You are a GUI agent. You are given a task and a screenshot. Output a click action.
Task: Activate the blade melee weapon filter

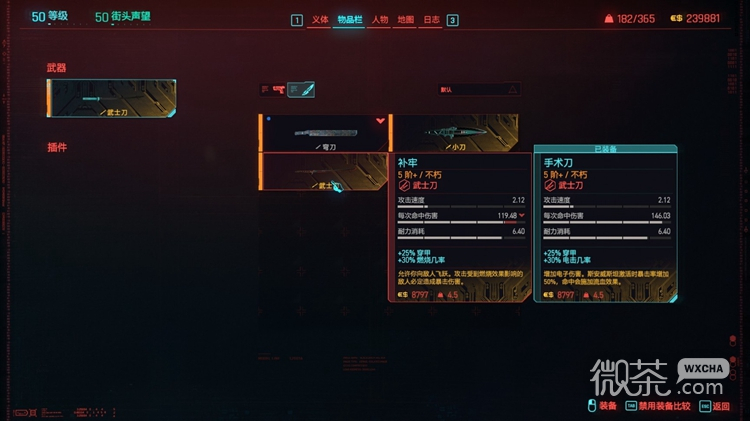tap(301, 90)
